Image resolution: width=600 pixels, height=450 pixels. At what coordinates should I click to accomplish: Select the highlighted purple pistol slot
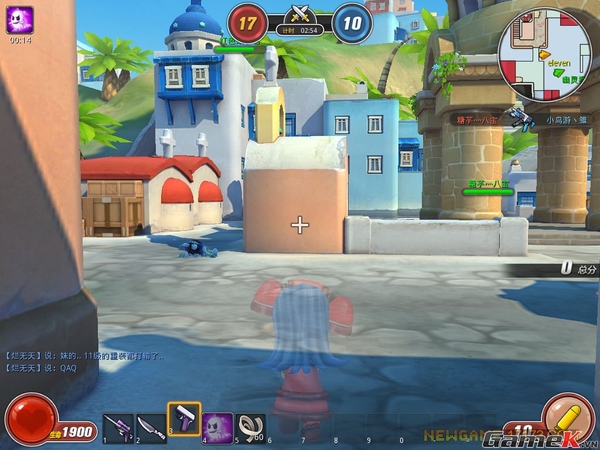184,421
